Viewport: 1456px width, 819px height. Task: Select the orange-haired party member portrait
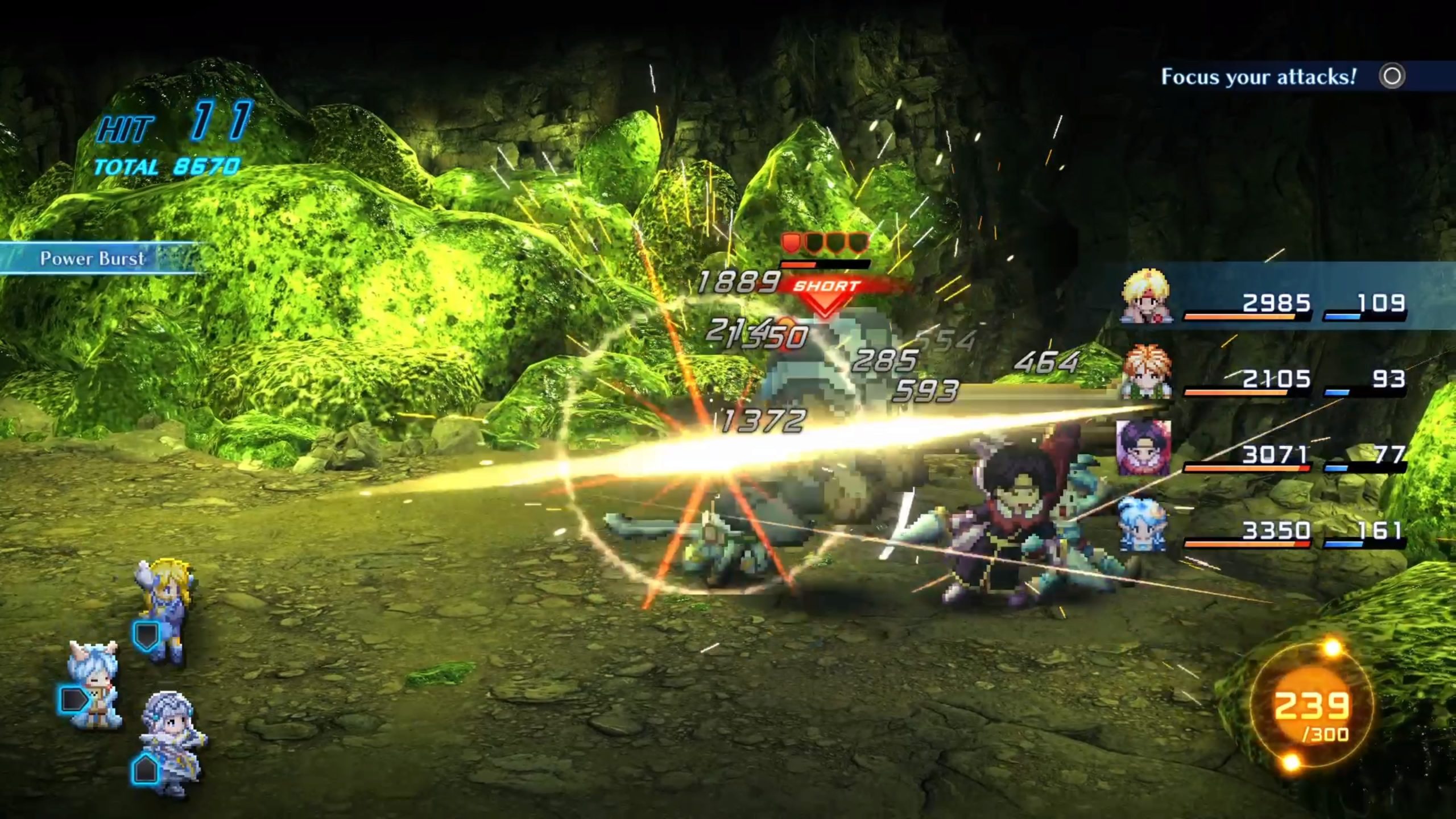1145,372
